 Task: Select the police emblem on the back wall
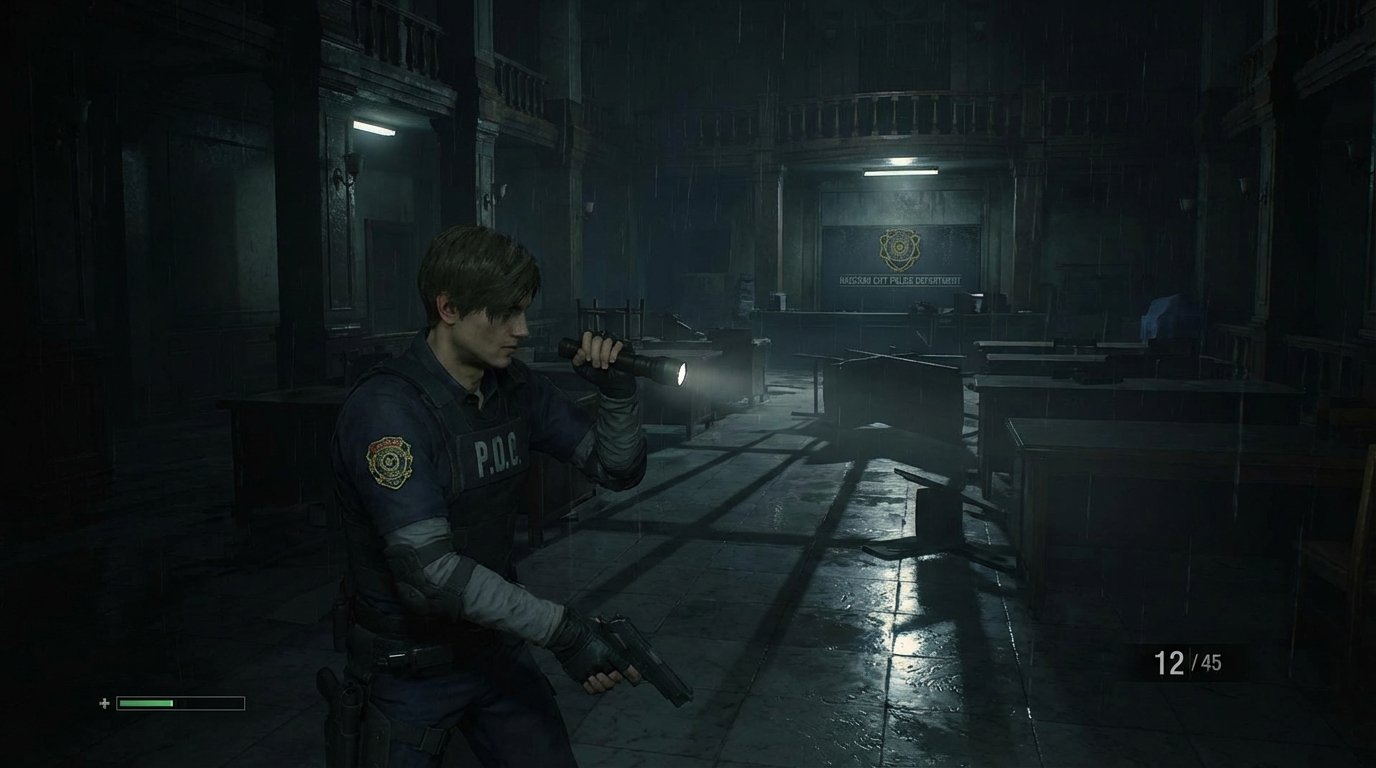pyautogui.click(x=898, y=248)
